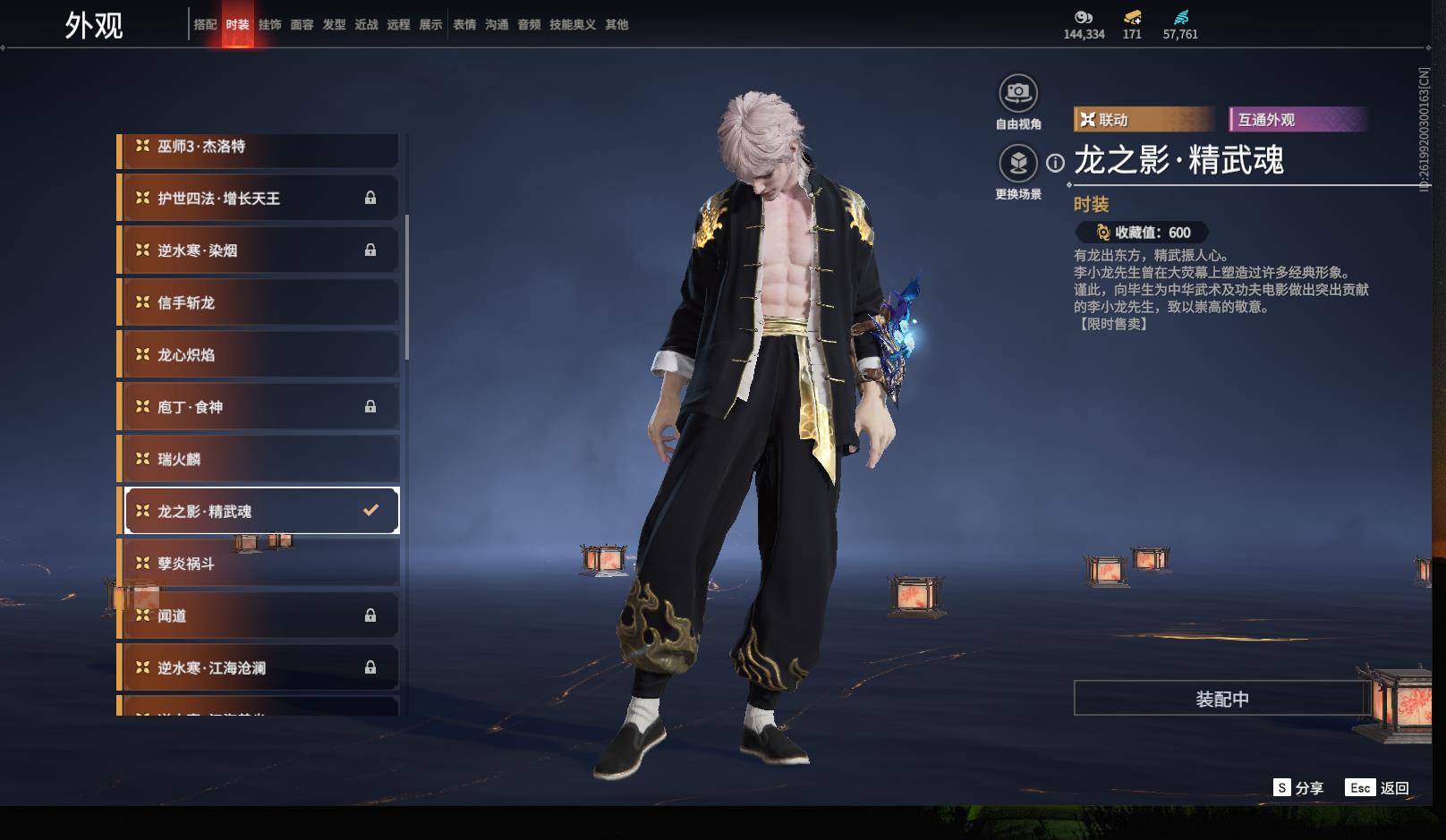Switch to the 搭配 tab
The height and width of the screenshot is (840, 1446).
click(205, 25)
